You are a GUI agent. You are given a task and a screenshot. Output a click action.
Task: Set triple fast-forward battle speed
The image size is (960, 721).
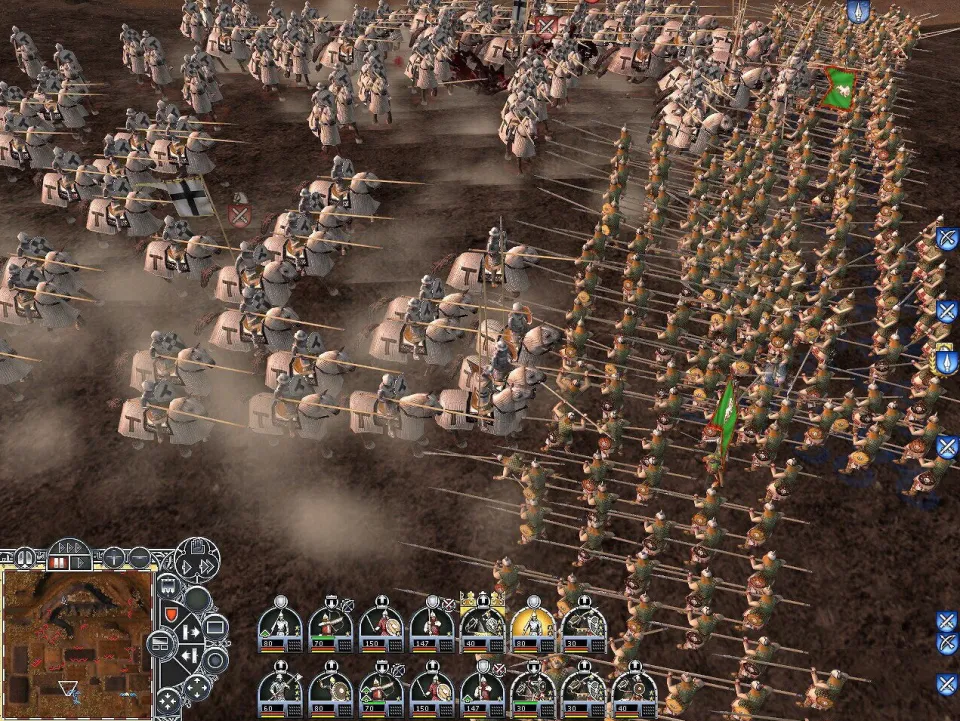69,547
